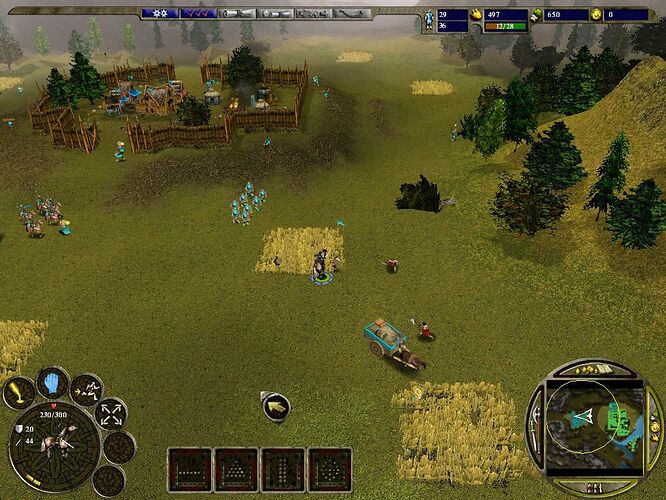
Task: Activate the four-arrows spread out command
Action: coord(111,412)
